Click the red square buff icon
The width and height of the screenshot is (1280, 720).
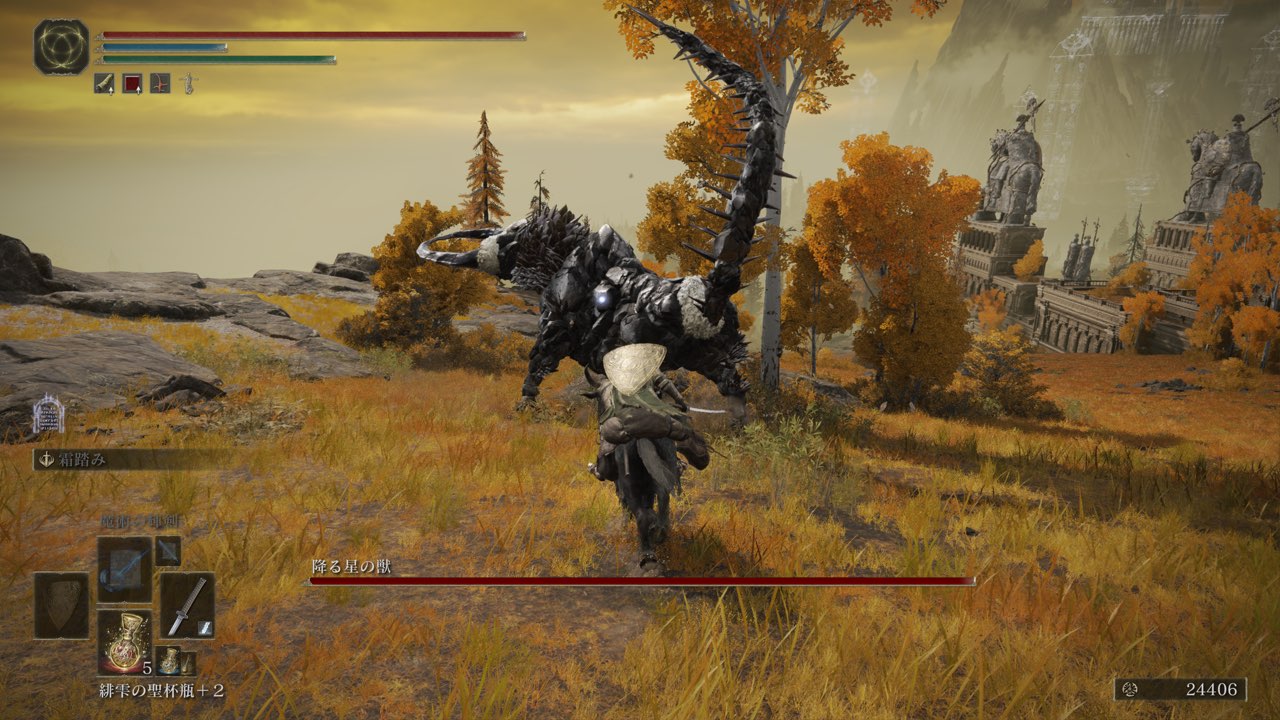coord(132,84)
